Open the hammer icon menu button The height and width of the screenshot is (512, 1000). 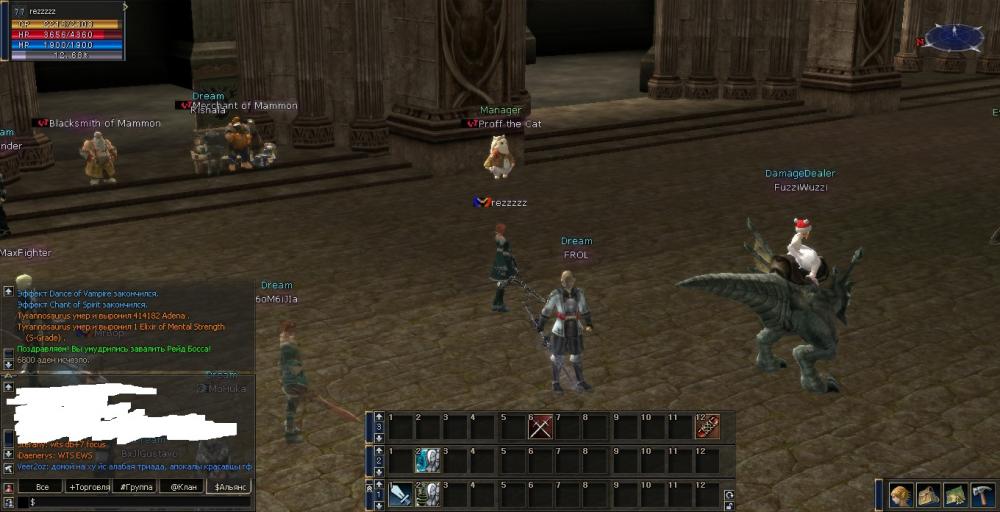[982, 495]
